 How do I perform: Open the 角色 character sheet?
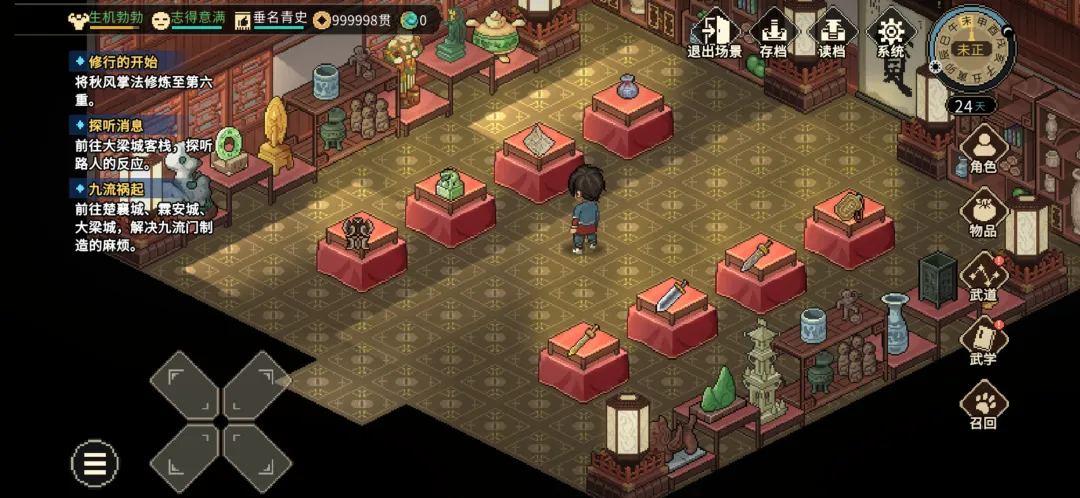(x=983, y=150)
